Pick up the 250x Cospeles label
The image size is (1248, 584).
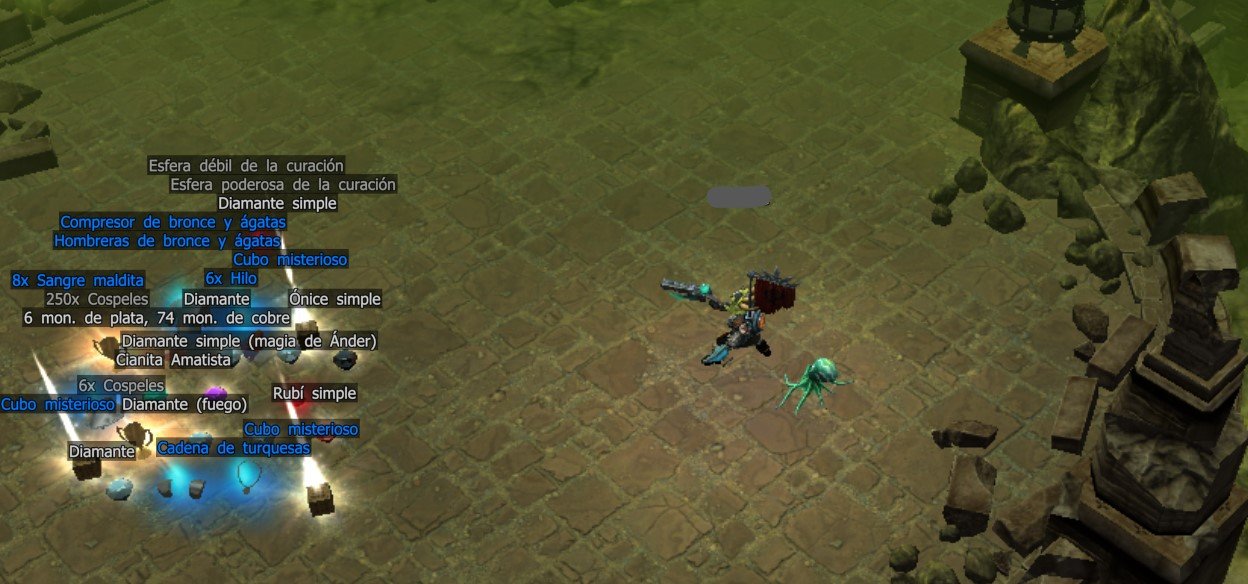[x=97, y=299]
